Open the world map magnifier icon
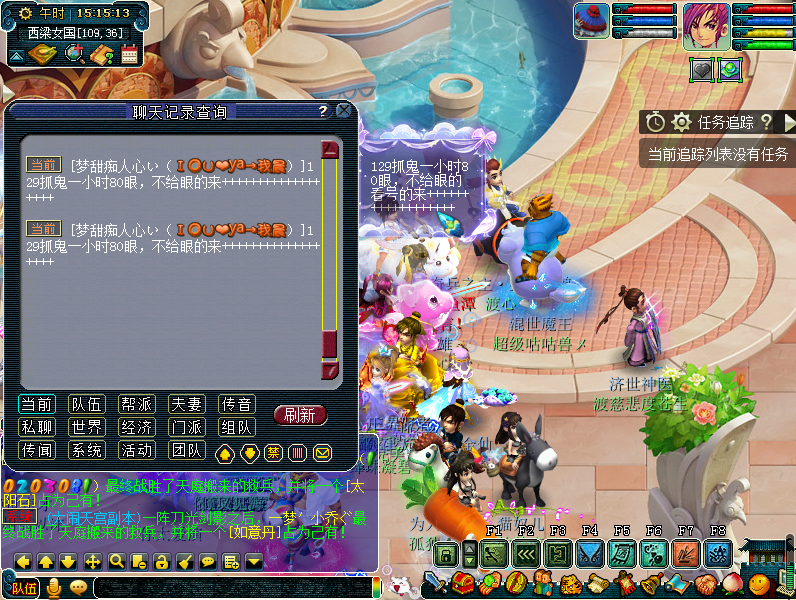Screen dimensions: 796x600 (x=74, y=55)
